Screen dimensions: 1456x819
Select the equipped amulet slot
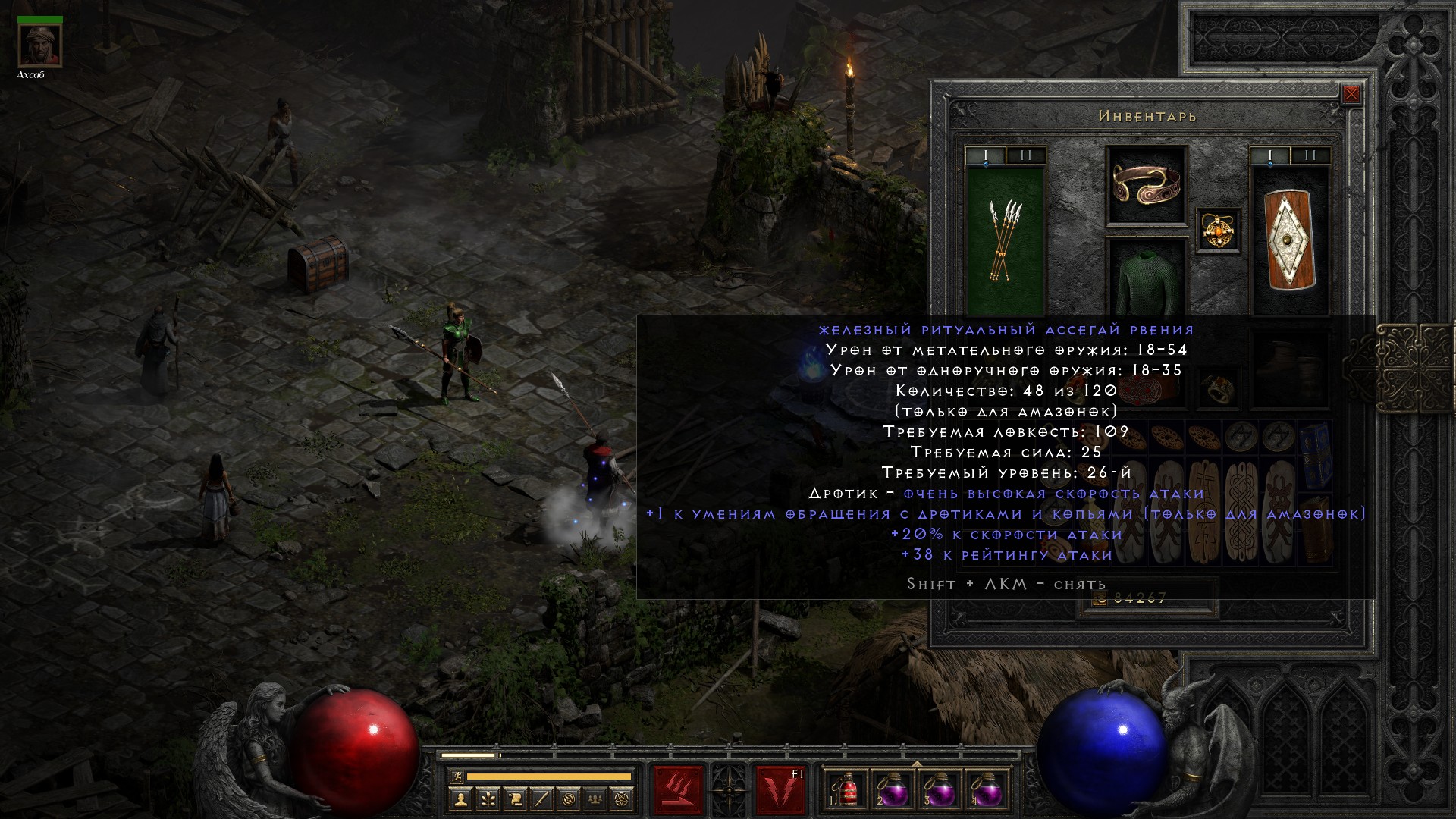tap(1219, 230)
